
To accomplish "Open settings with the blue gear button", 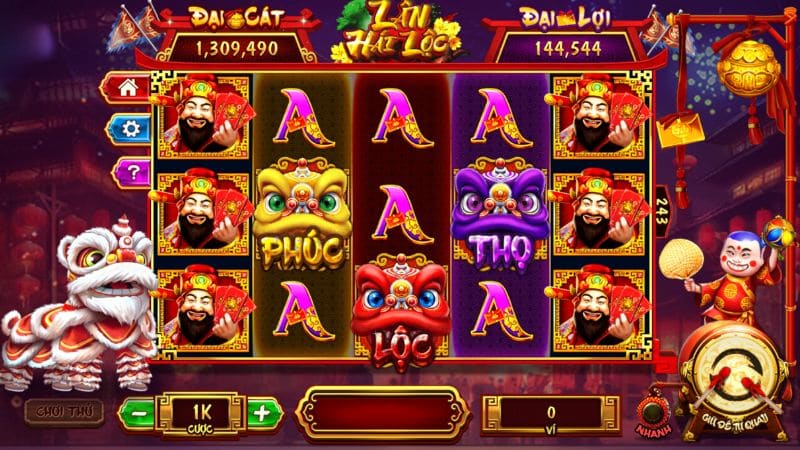I will (129, 129).
